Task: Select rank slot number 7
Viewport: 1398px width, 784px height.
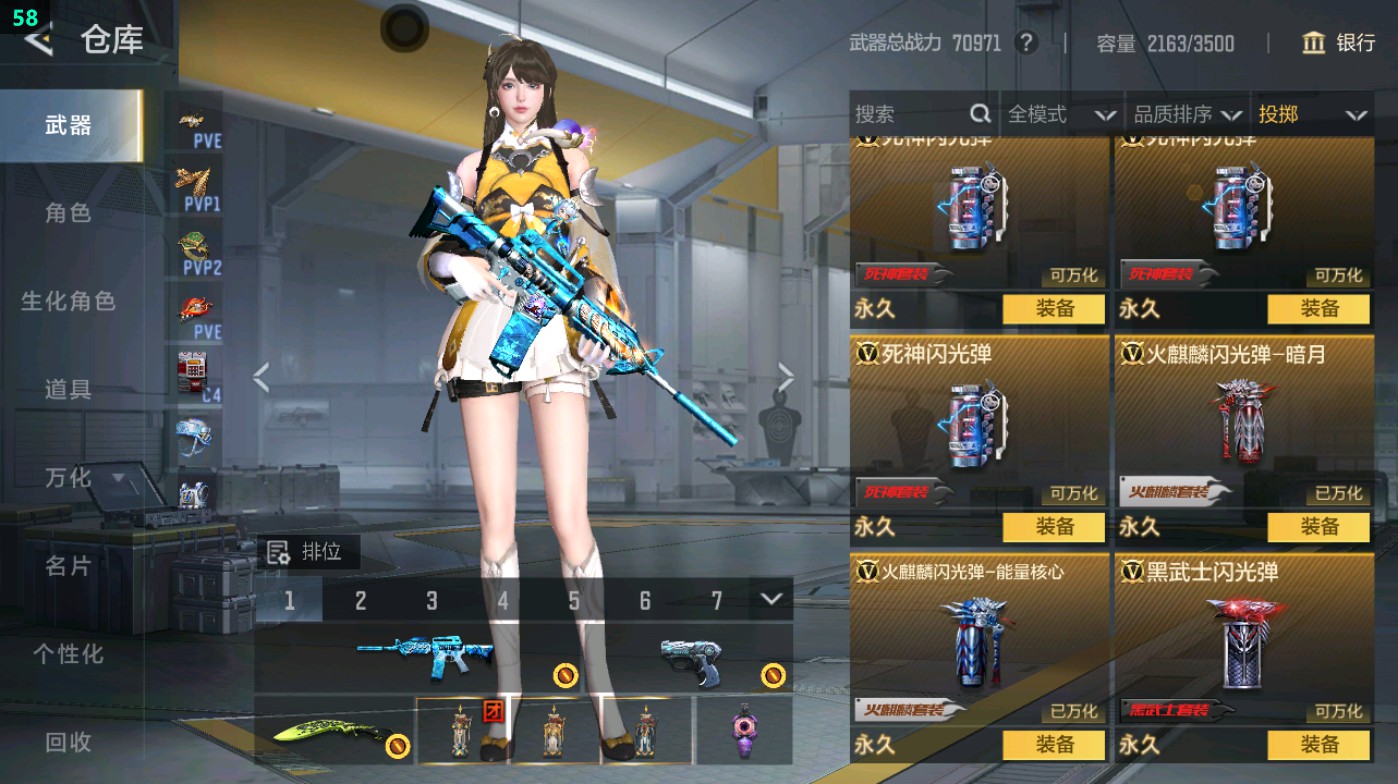Action: 718,600
